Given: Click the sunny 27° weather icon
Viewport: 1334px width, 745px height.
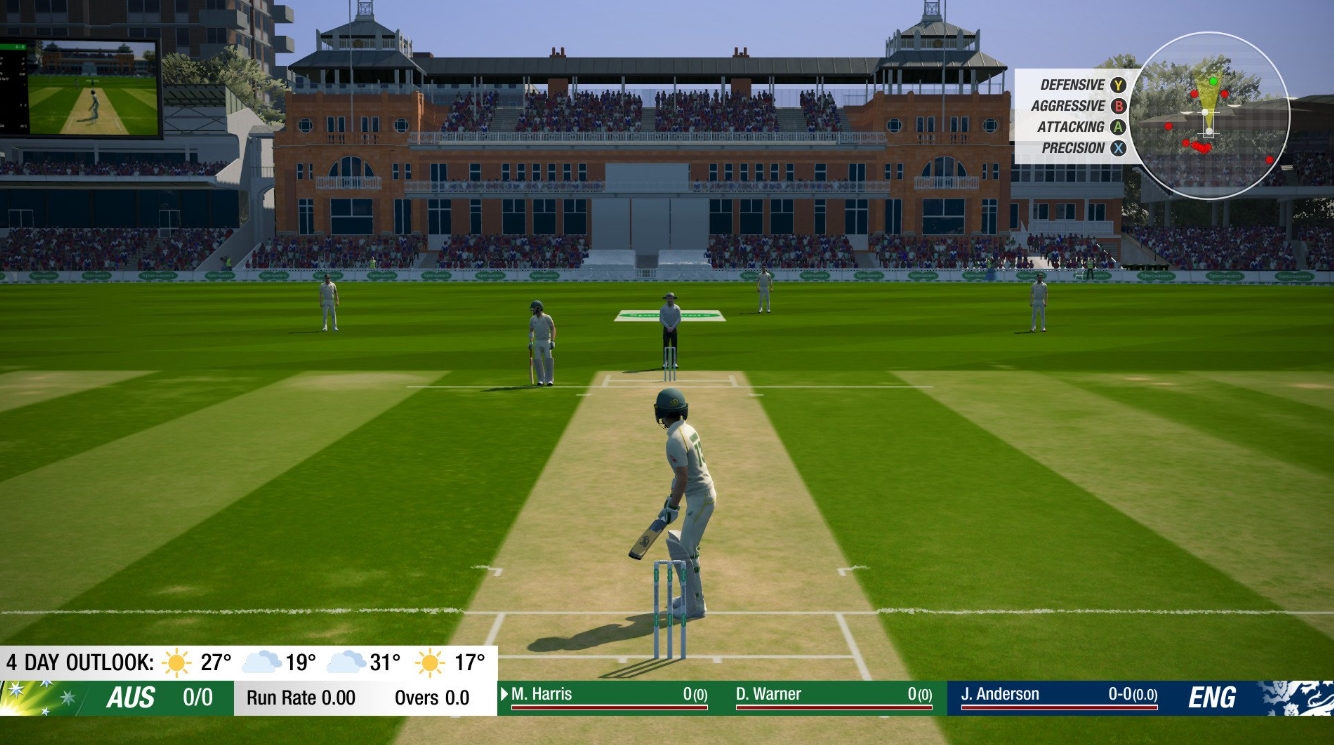Looking at the screenshot, I should click(175, 661).
